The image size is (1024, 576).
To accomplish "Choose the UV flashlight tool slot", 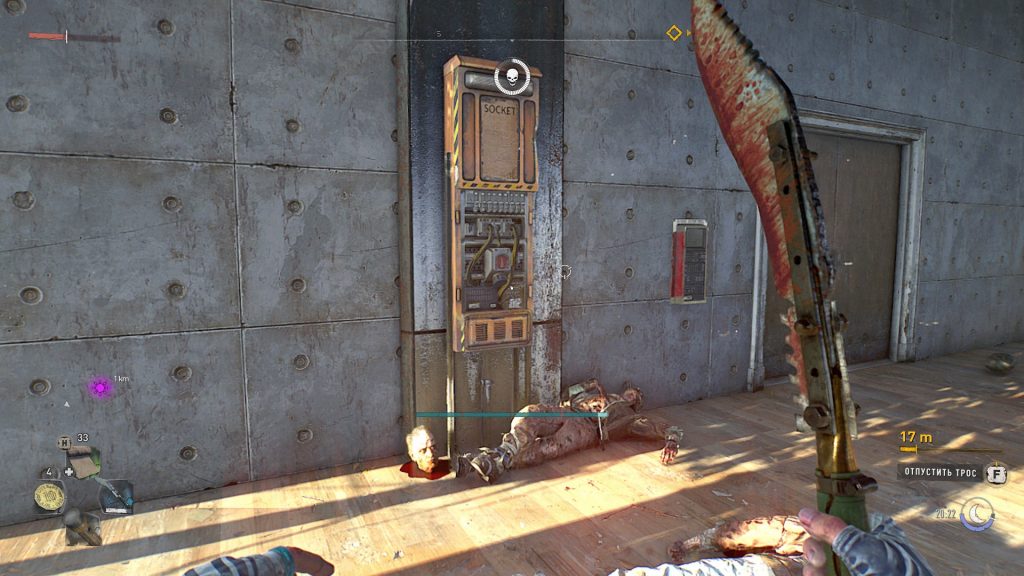I will (115, 494).
